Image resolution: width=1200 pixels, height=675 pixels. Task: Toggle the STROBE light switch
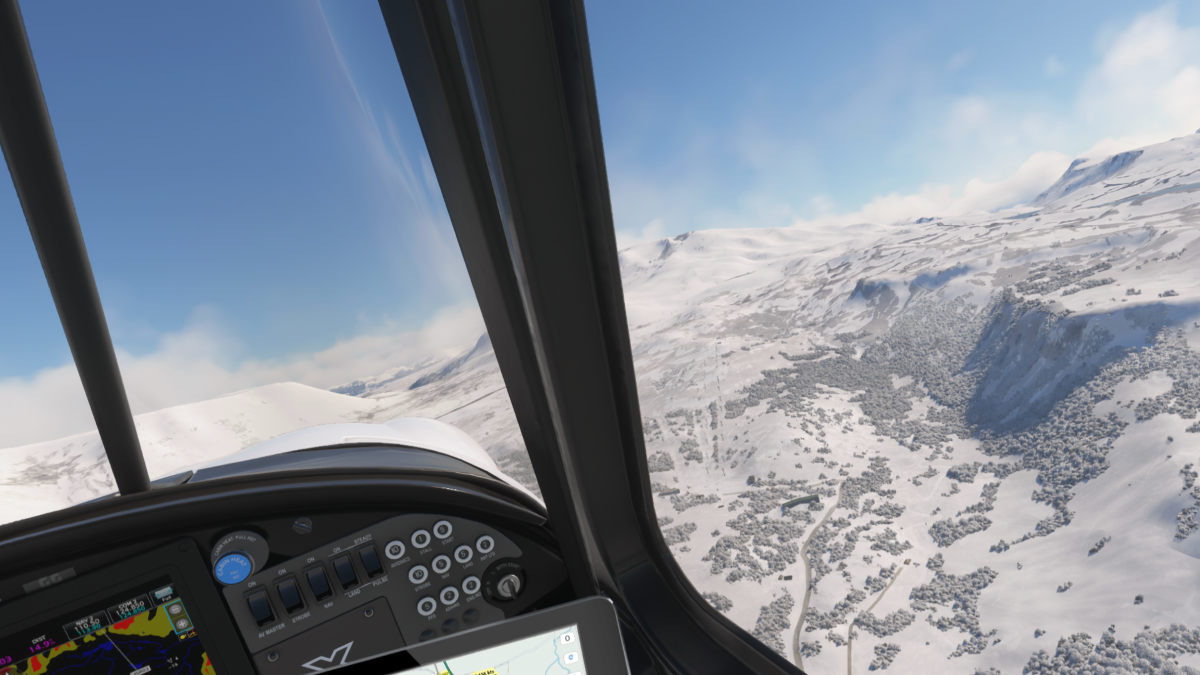[290, 593]
